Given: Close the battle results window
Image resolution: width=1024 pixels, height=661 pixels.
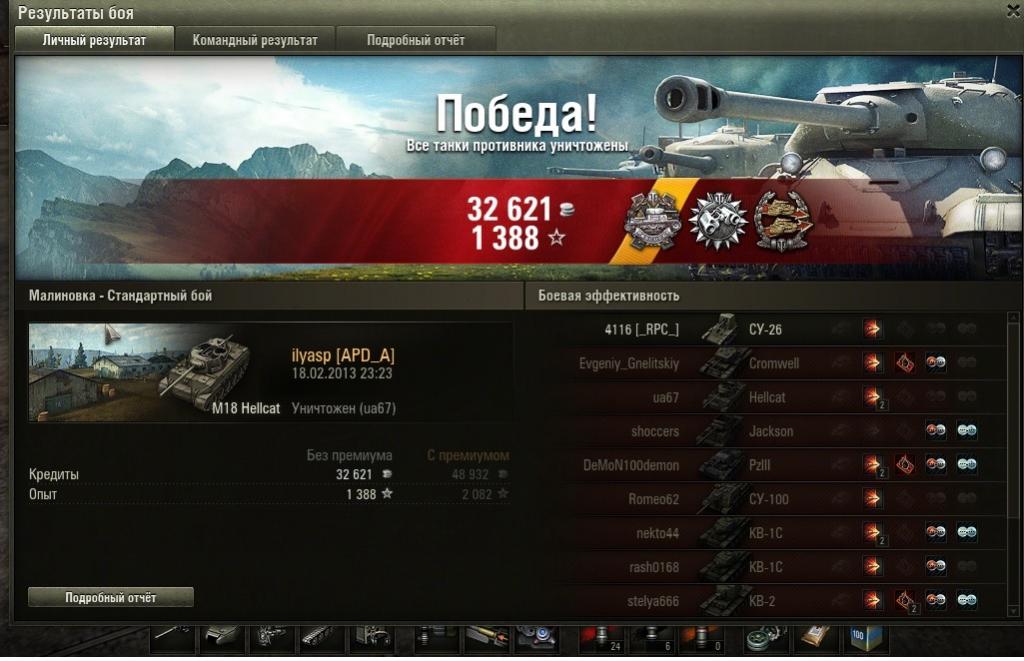Looking at the screenshot, I should tap(1012, 9).
